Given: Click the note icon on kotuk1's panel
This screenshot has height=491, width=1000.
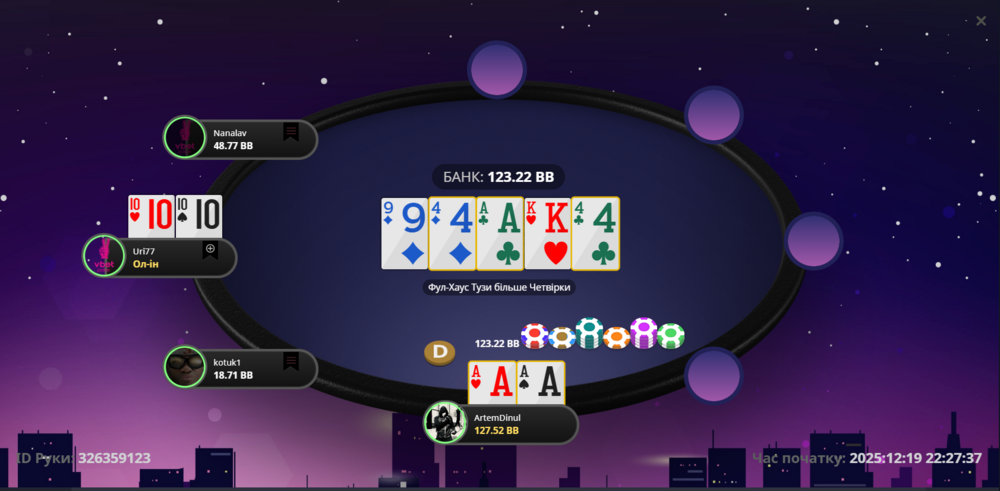Looking at the screenshot, I should click(x=291, y=360).
